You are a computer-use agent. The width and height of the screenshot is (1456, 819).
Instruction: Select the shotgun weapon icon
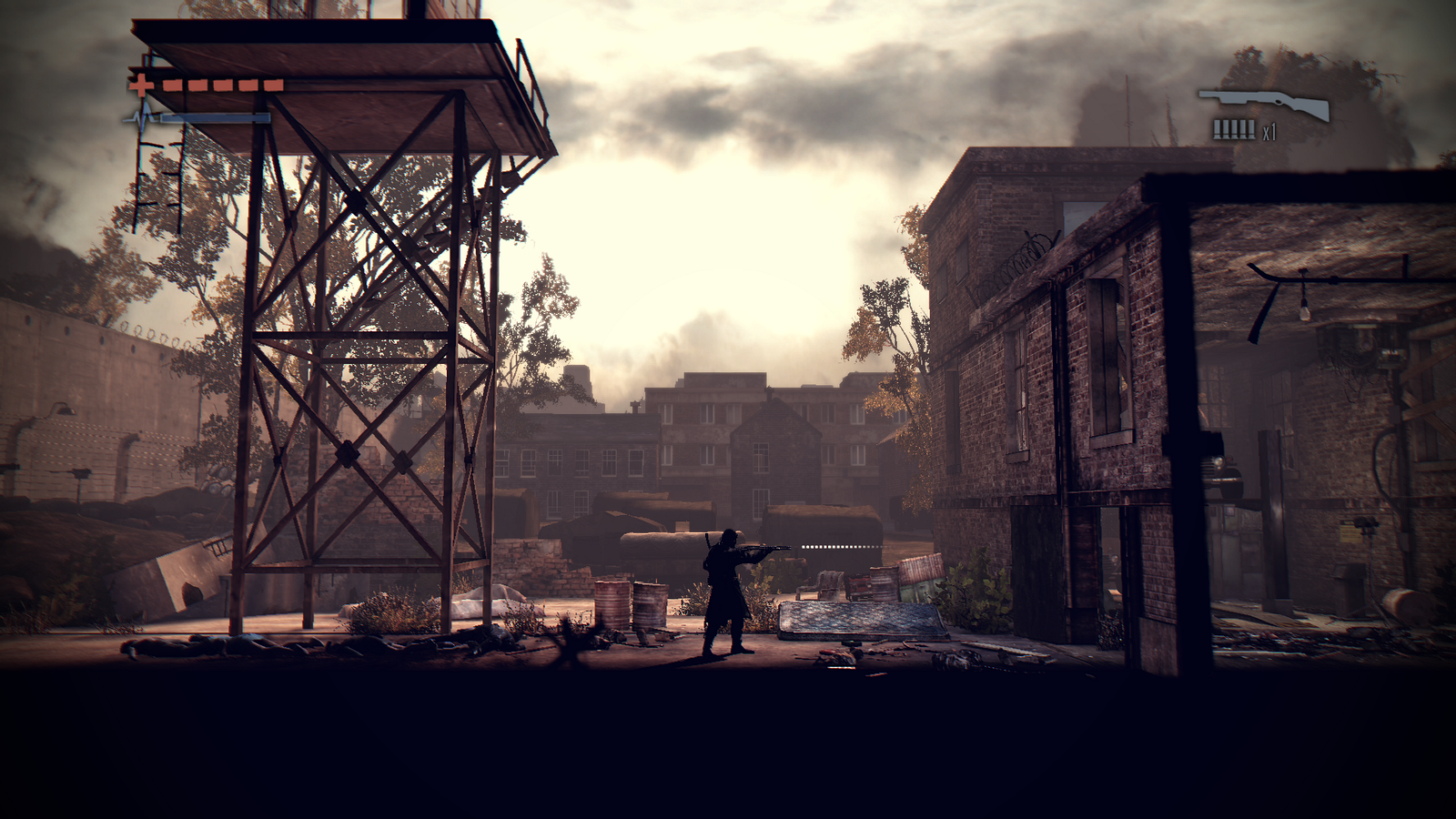click(1264, 105)
